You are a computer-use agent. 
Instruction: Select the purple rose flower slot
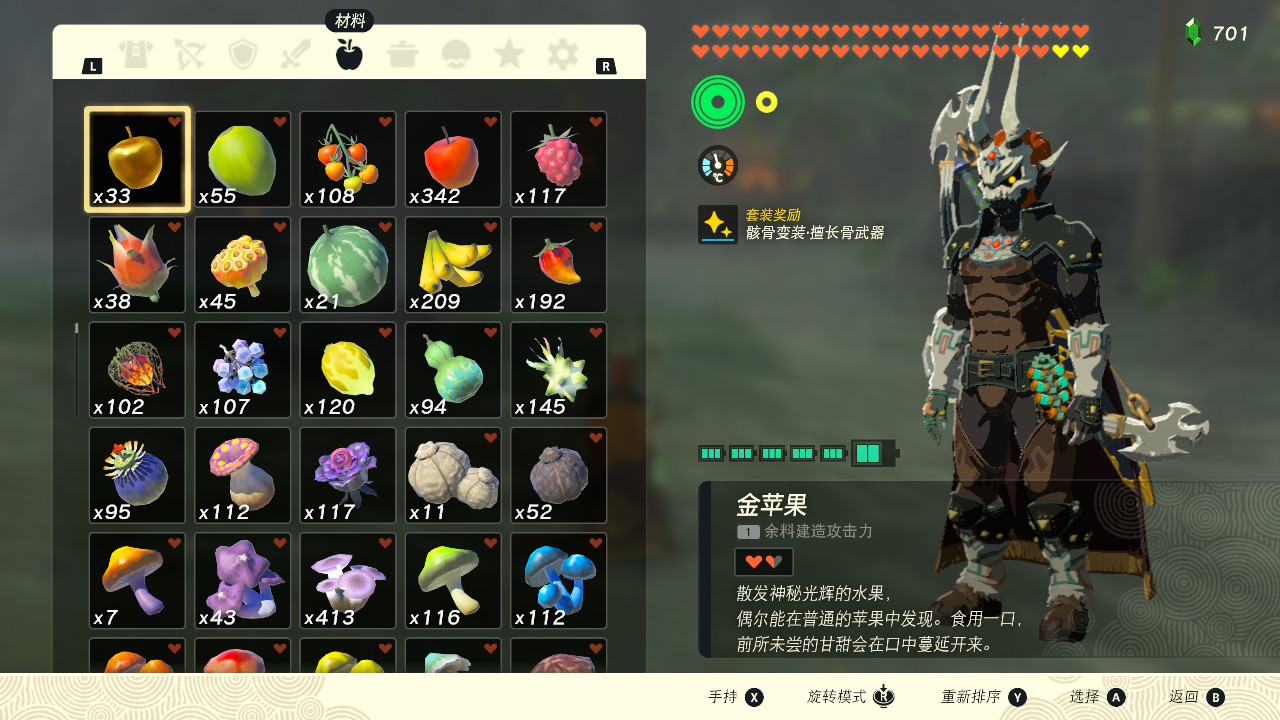pos(348,476)
